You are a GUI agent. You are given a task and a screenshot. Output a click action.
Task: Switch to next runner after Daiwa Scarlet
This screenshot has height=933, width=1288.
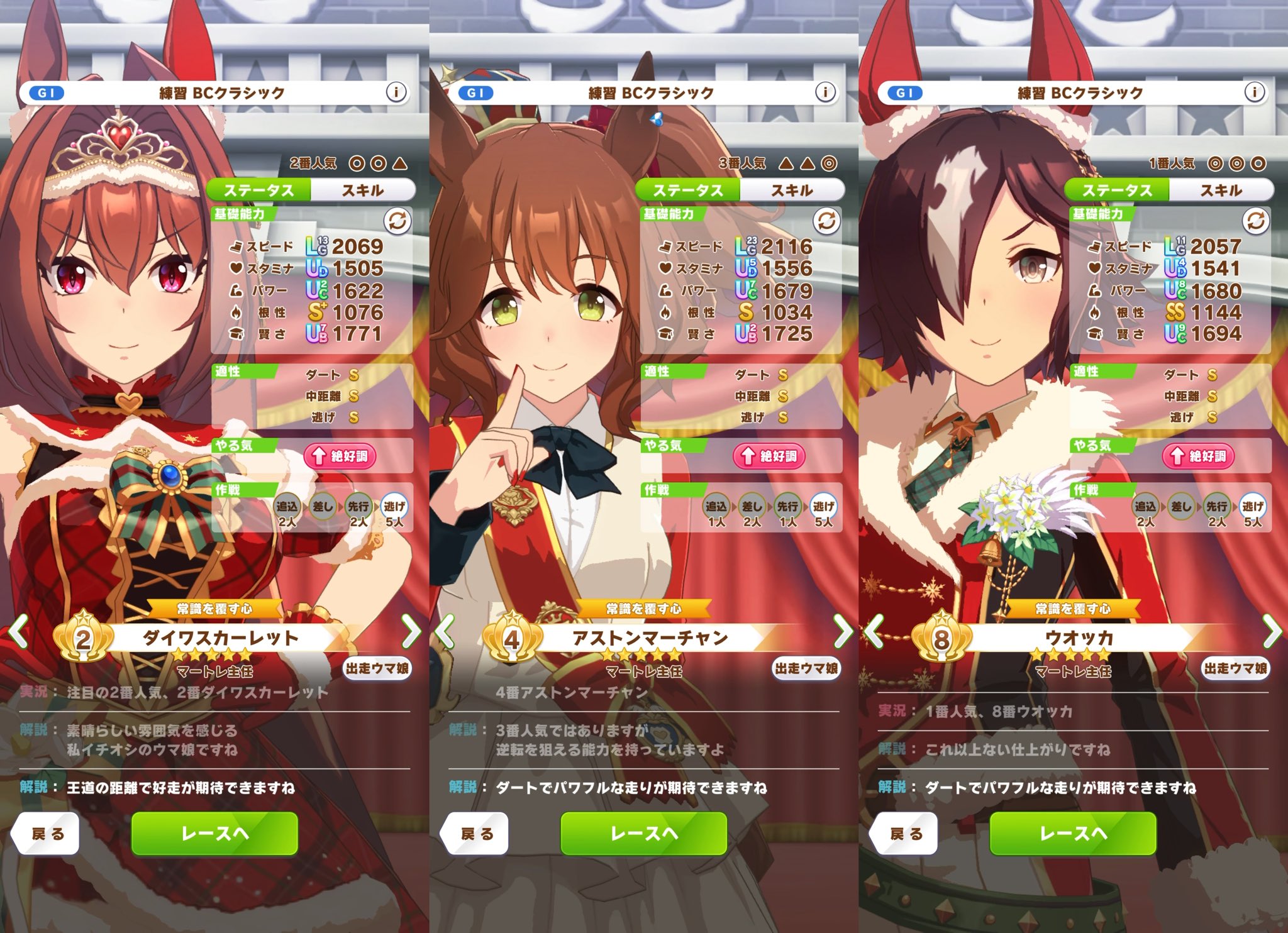(x=411, y=631)
